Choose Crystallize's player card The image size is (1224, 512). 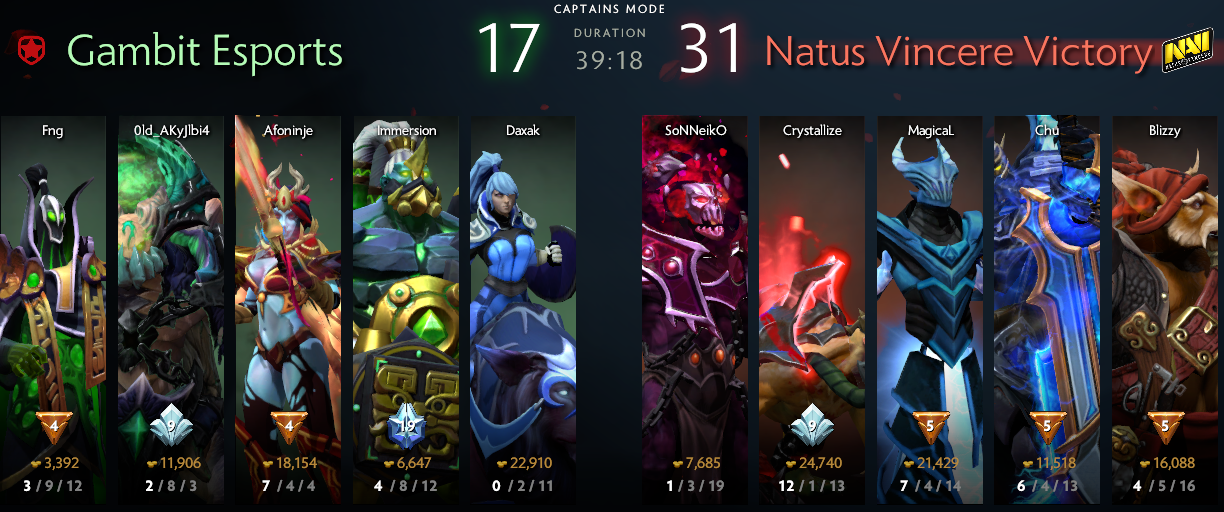tap(812, 300)
